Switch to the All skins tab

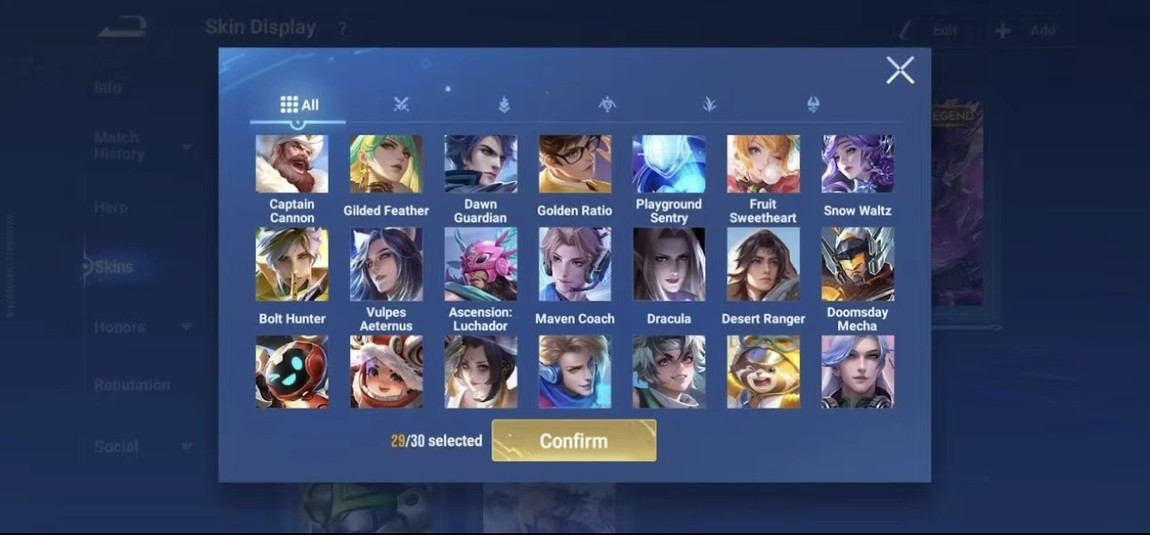click(x=299, y=105)
